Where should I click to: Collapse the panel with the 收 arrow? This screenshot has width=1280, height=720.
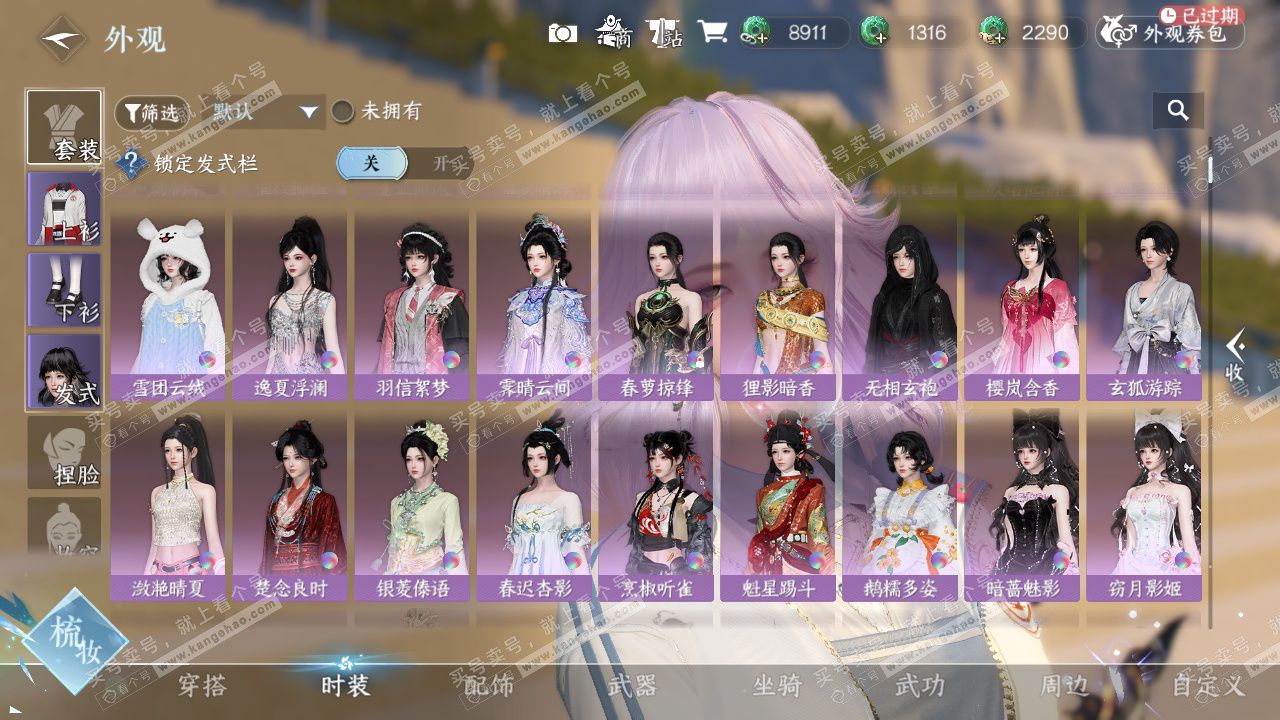click(1235, 357)
